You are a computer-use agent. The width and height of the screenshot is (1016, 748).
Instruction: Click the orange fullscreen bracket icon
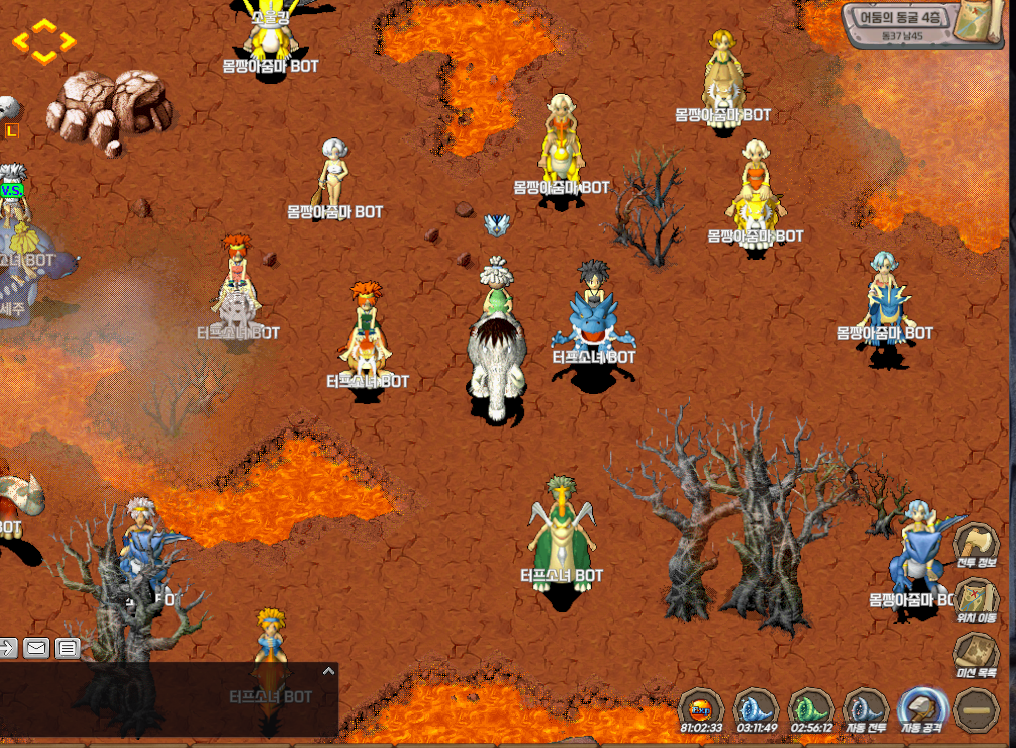coord(44,42)
